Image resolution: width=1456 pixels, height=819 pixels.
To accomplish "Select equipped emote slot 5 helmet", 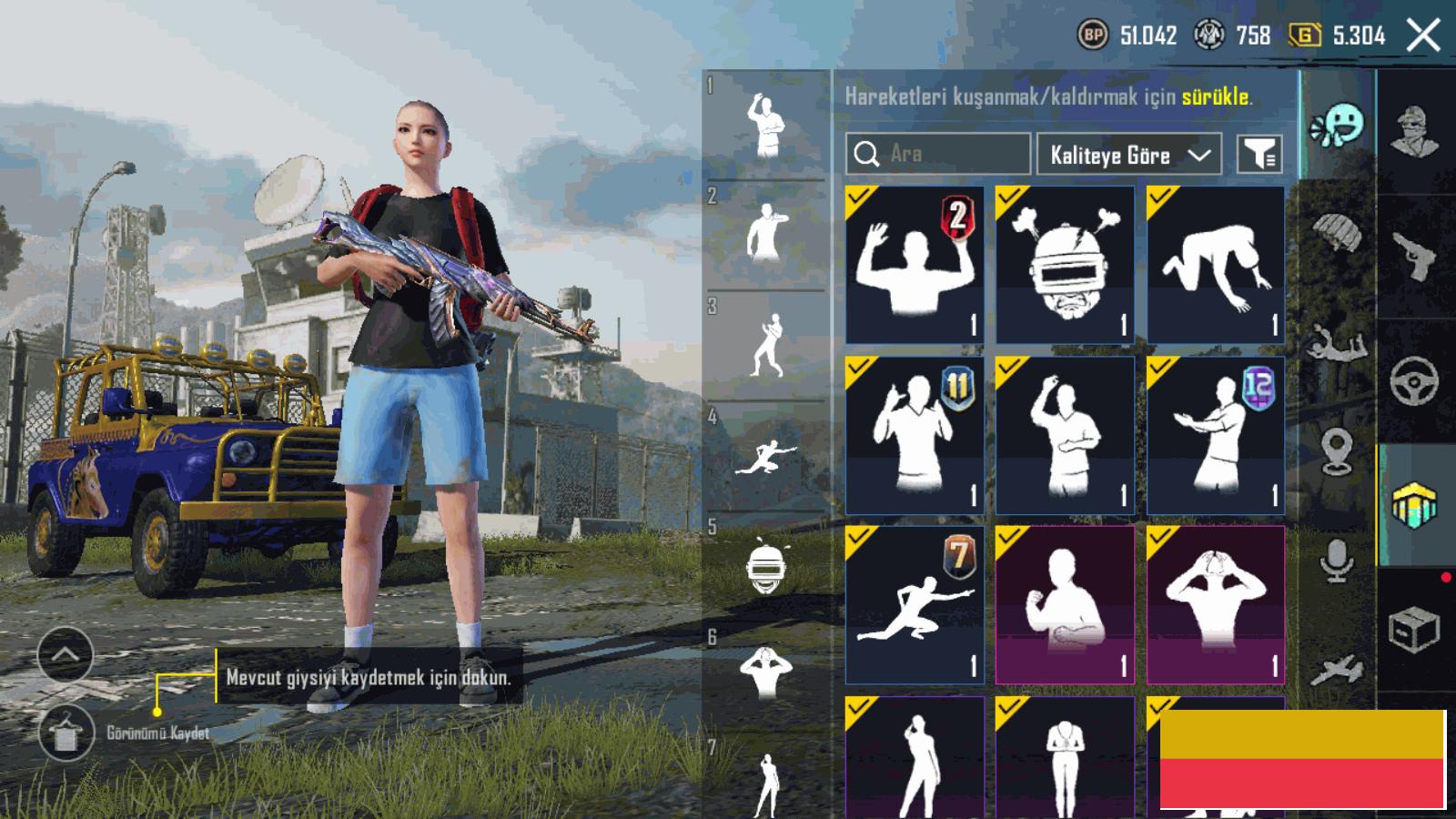I will click(x=765, y=566).
